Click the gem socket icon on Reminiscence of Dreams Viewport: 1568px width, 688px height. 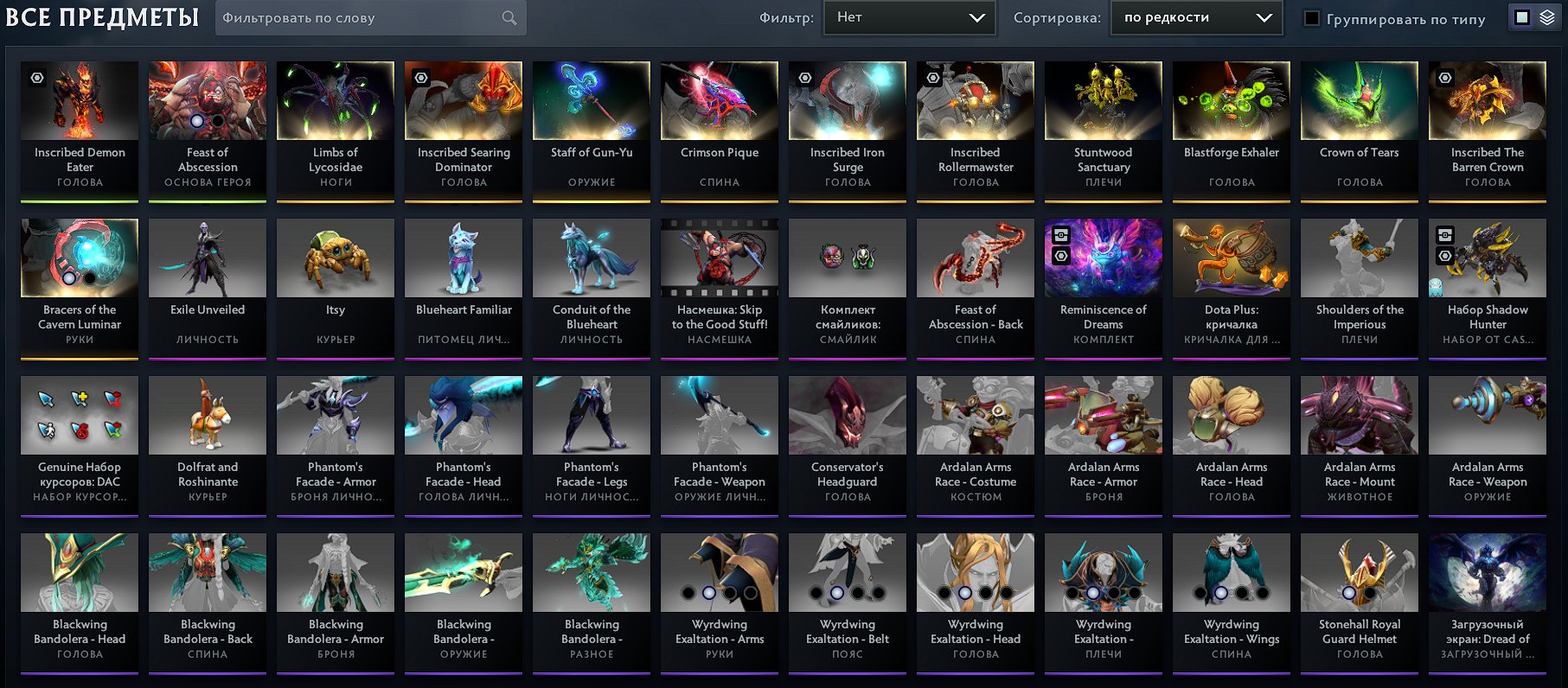tap(1061, 256)
